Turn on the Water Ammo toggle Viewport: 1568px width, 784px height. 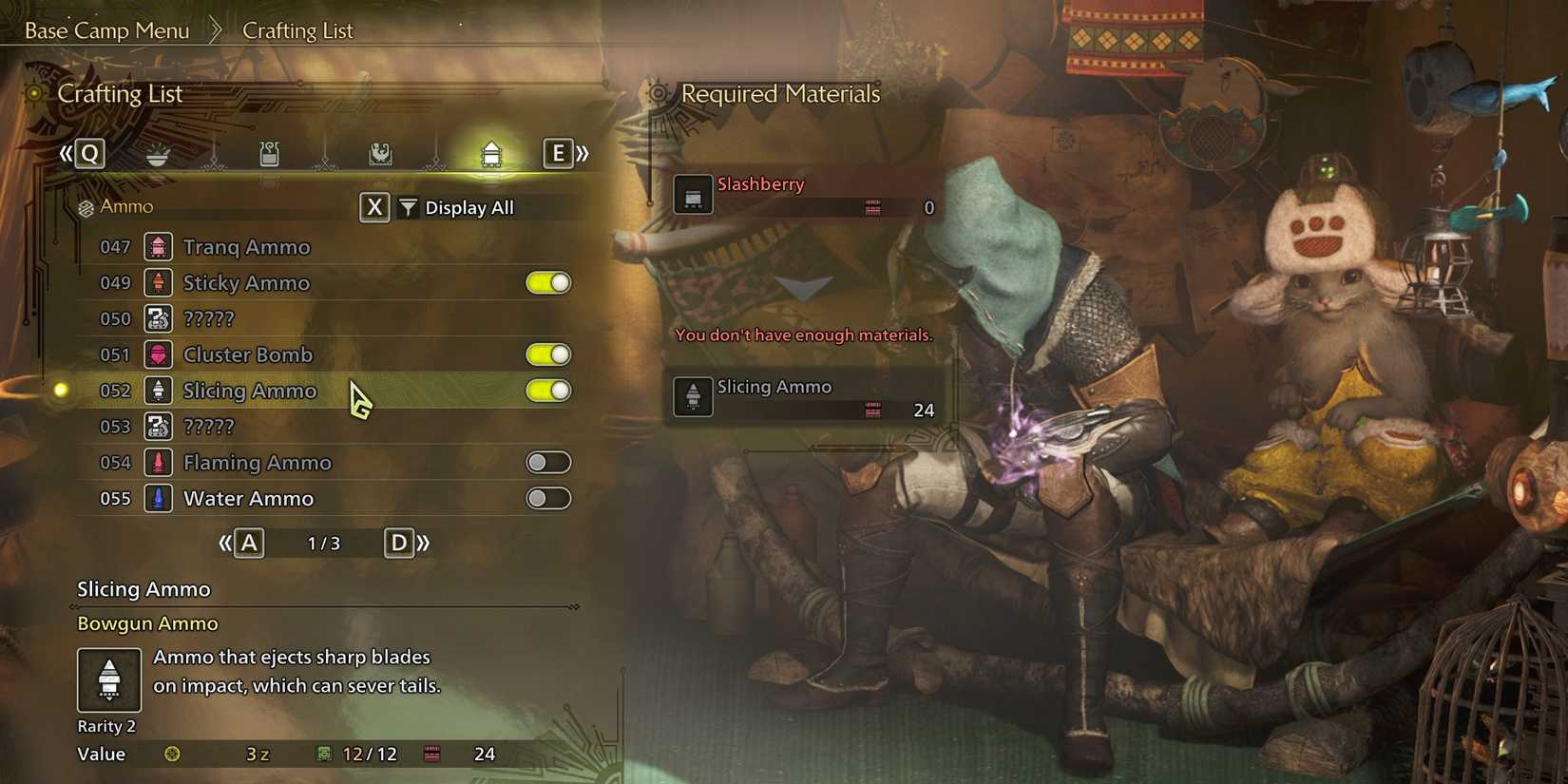548,498
